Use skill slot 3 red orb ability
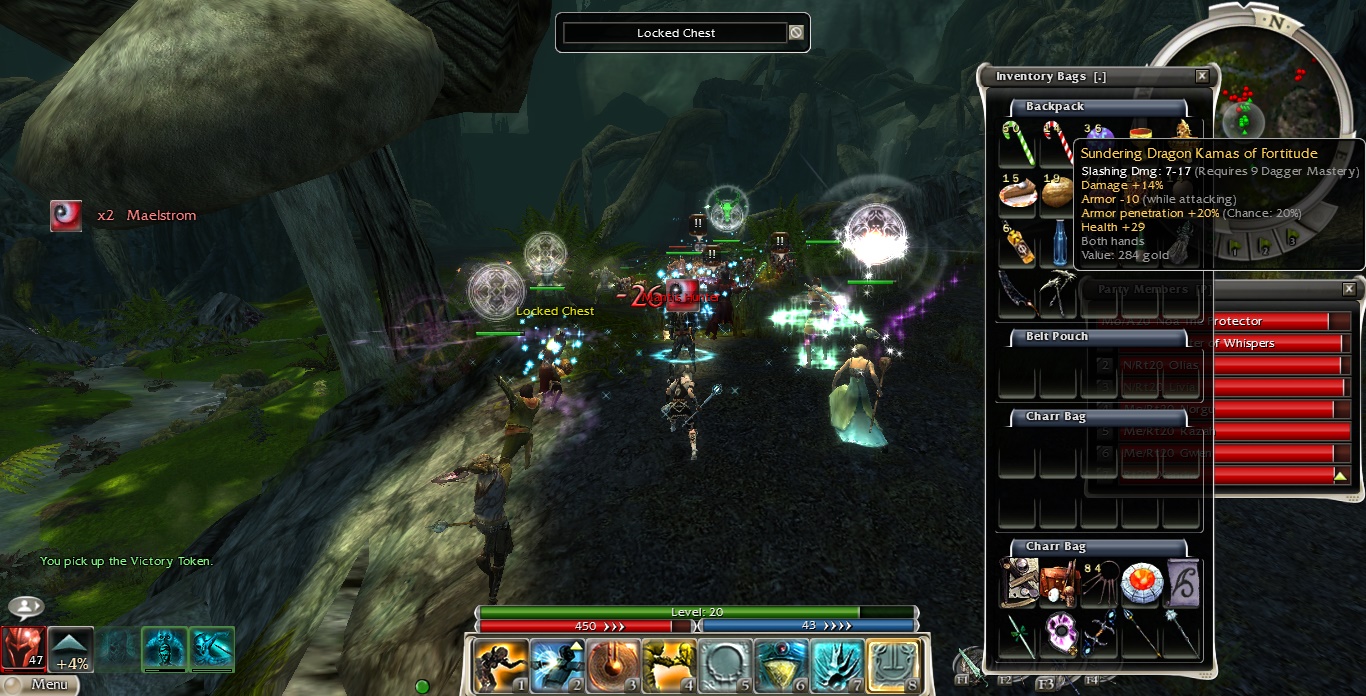This screenshot has width=1366, height=696. [x=613, y=666]
